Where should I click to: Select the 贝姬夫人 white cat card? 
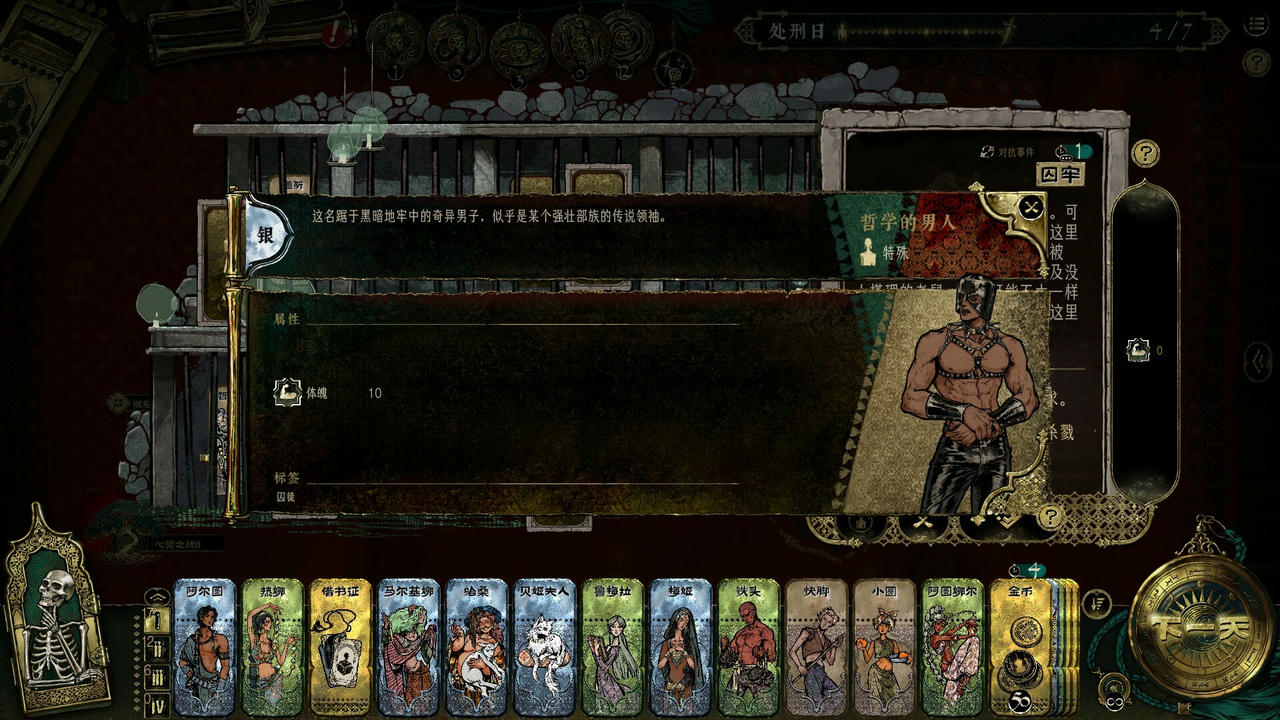544,647
